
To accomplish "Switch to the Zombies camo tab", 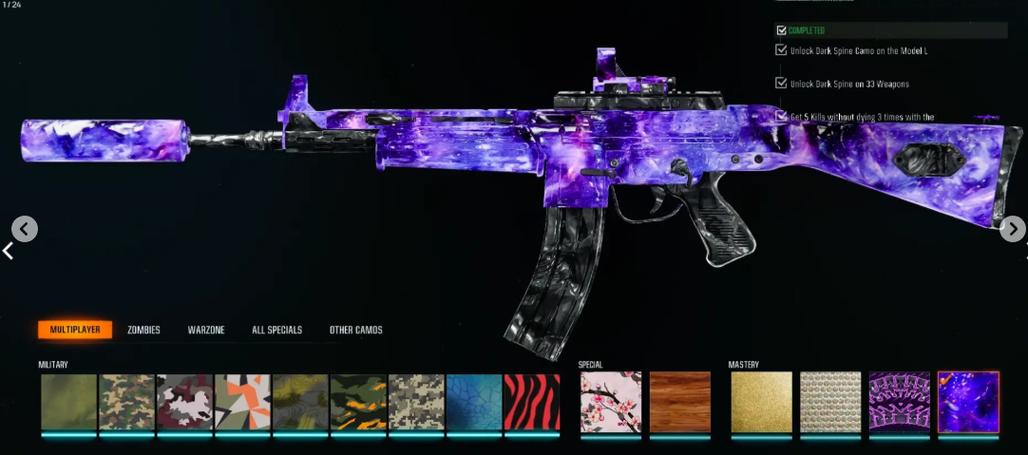I will (x=144, y=330).
